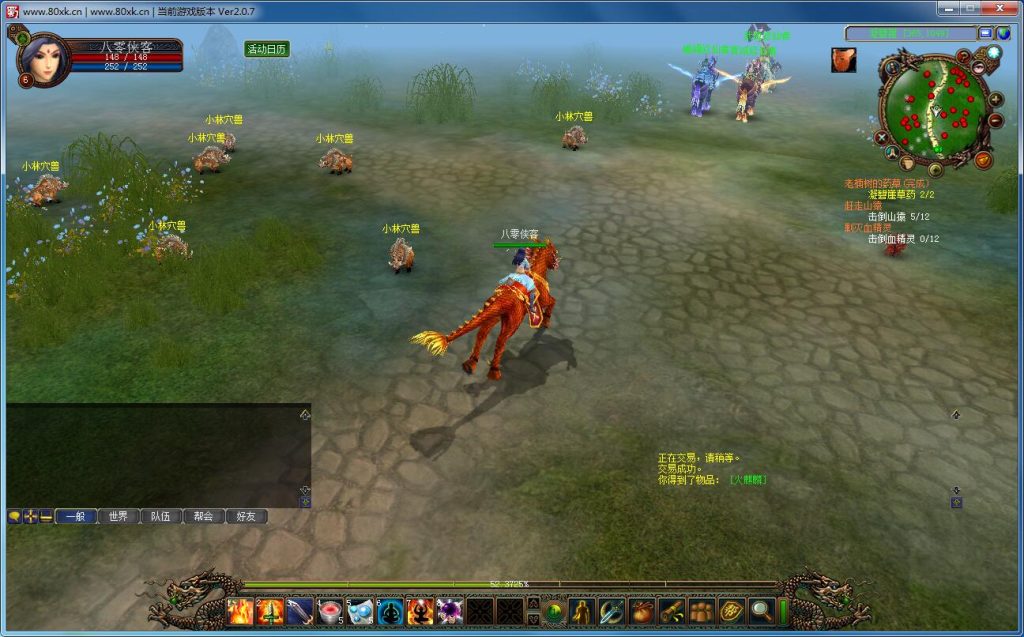Open the 帮会 chat tab
The image size is (1024, 637).
(204, 516)
